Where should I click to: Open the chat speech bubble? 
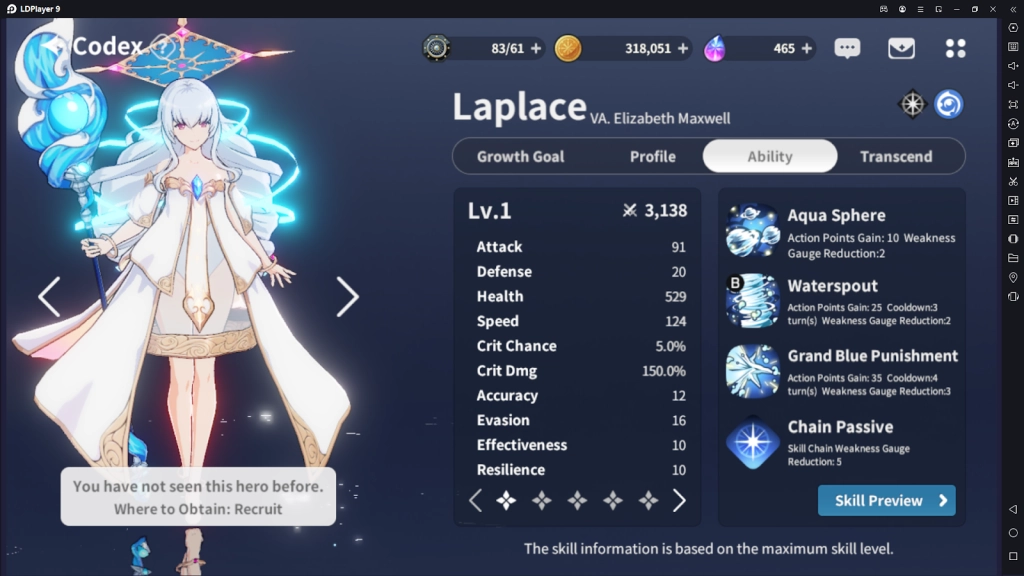pyautogui.click(x=847, y=48)
